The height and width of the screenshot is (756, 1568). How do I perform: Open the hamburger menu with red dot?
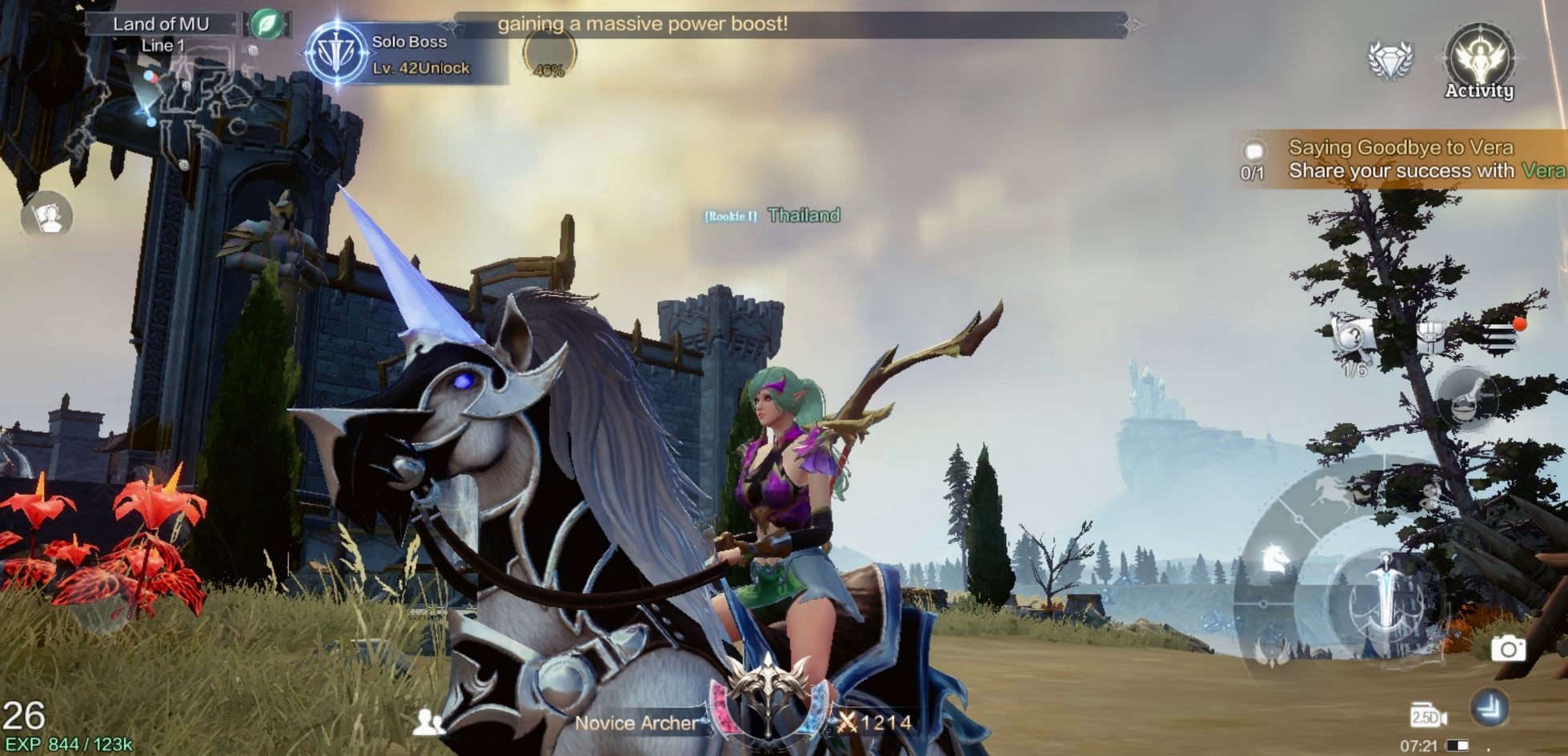pyautogui.click(x=1499, y=337)
